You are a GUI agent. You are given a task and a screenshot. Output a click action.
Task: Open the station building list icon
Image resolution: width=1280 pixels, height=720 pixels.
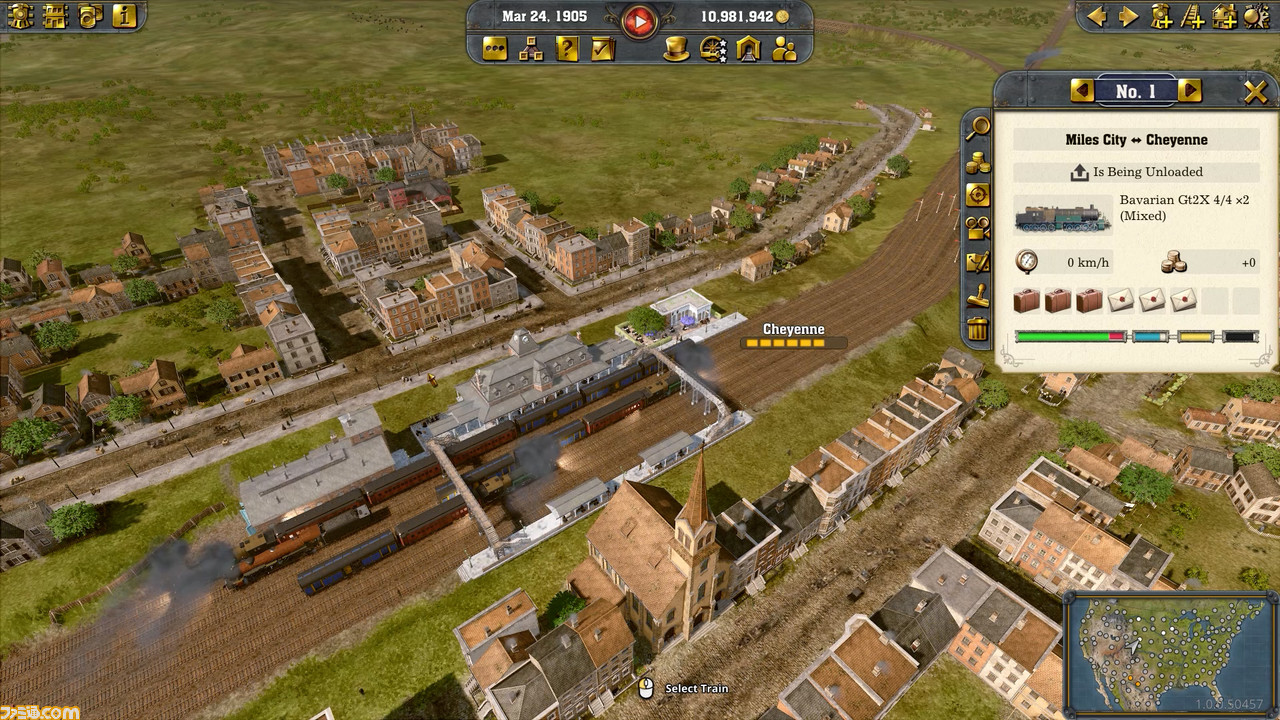pyautogui.click(x=55, y=15)
